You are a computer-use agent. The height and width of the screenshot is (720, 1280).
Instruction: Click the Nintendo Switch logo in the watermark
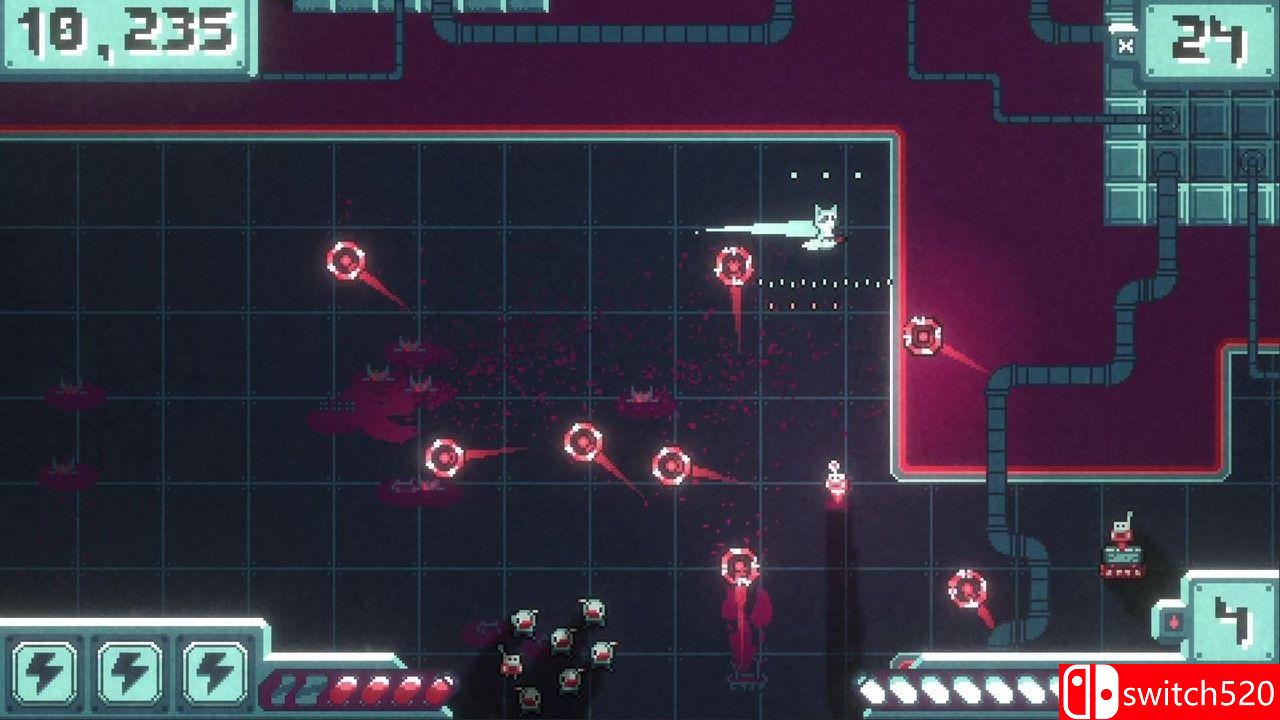tap(1090, 689)
